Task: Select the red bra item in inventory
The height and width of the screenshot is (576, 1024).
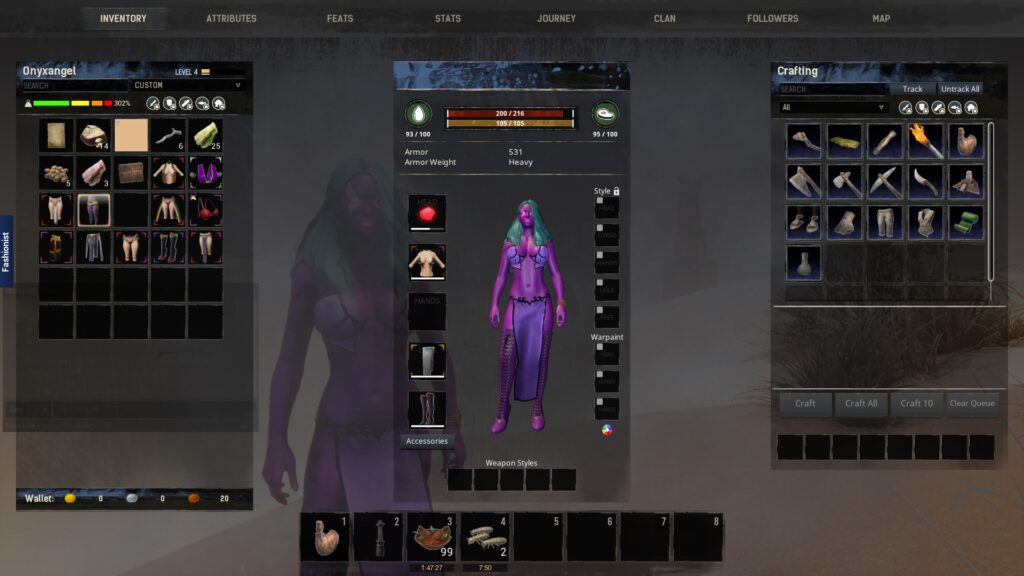Action: [205, 210]
